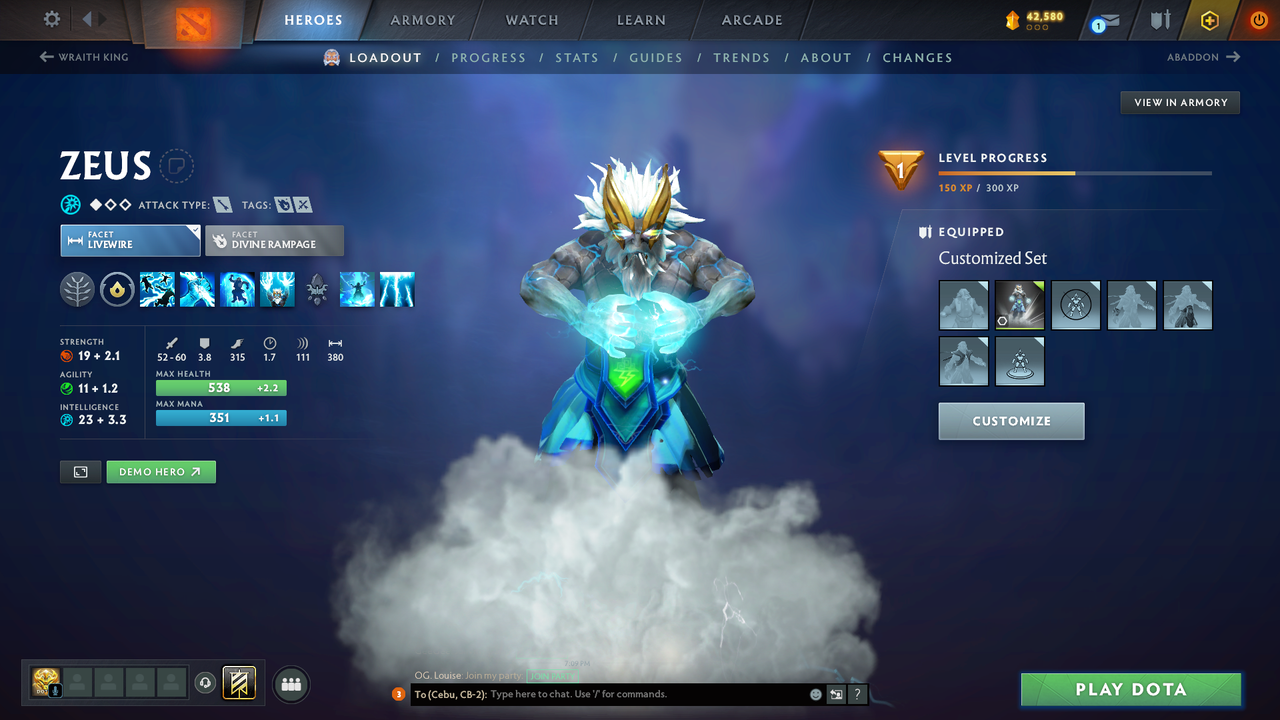Expand chat channel options with the side arrow
Image resolution: width=1280 pixels, height=720 pixels.
(836, 693)
